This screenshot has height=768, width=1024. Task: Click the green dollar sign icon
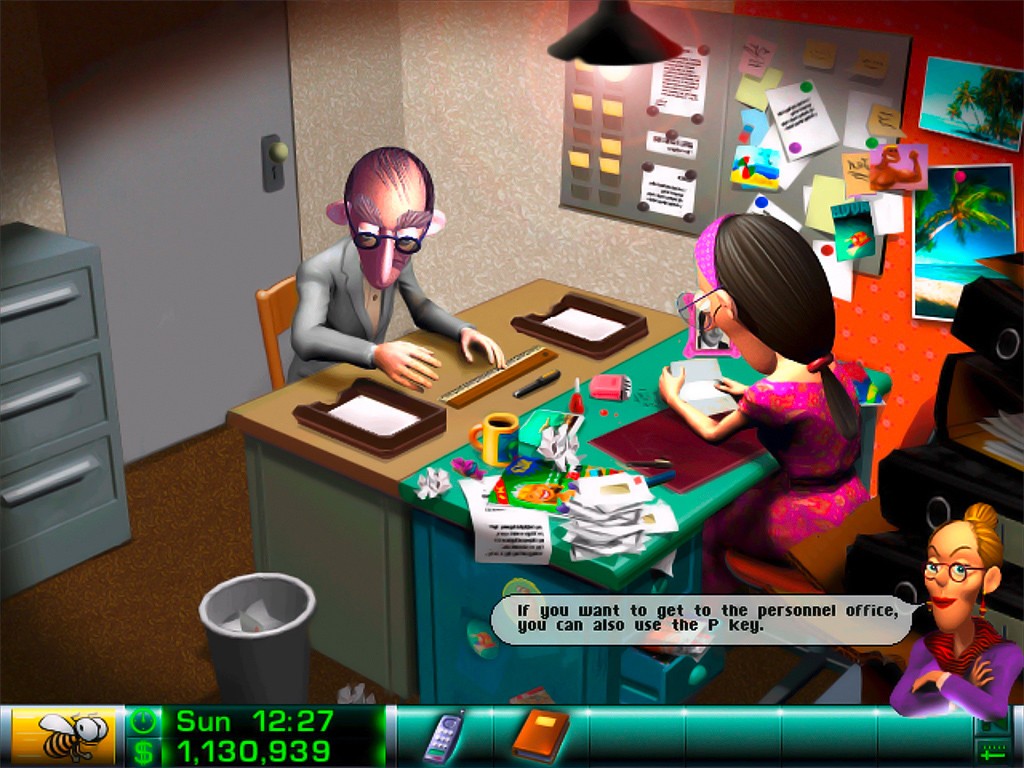tap(144, 751)
